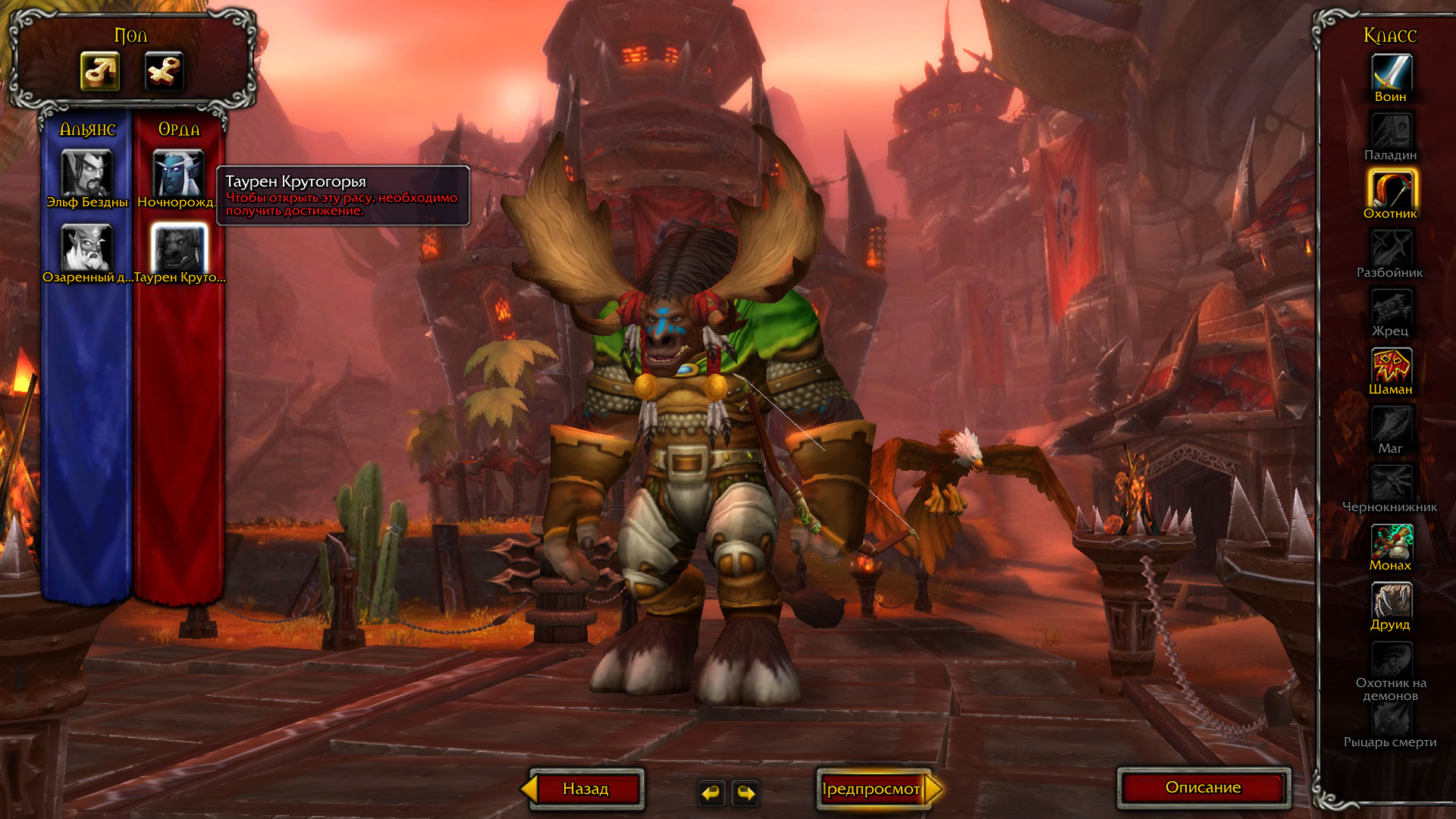1456x819 pixels.
Task: Pick the Шаман class icon
Action: tap(1391, 366)
